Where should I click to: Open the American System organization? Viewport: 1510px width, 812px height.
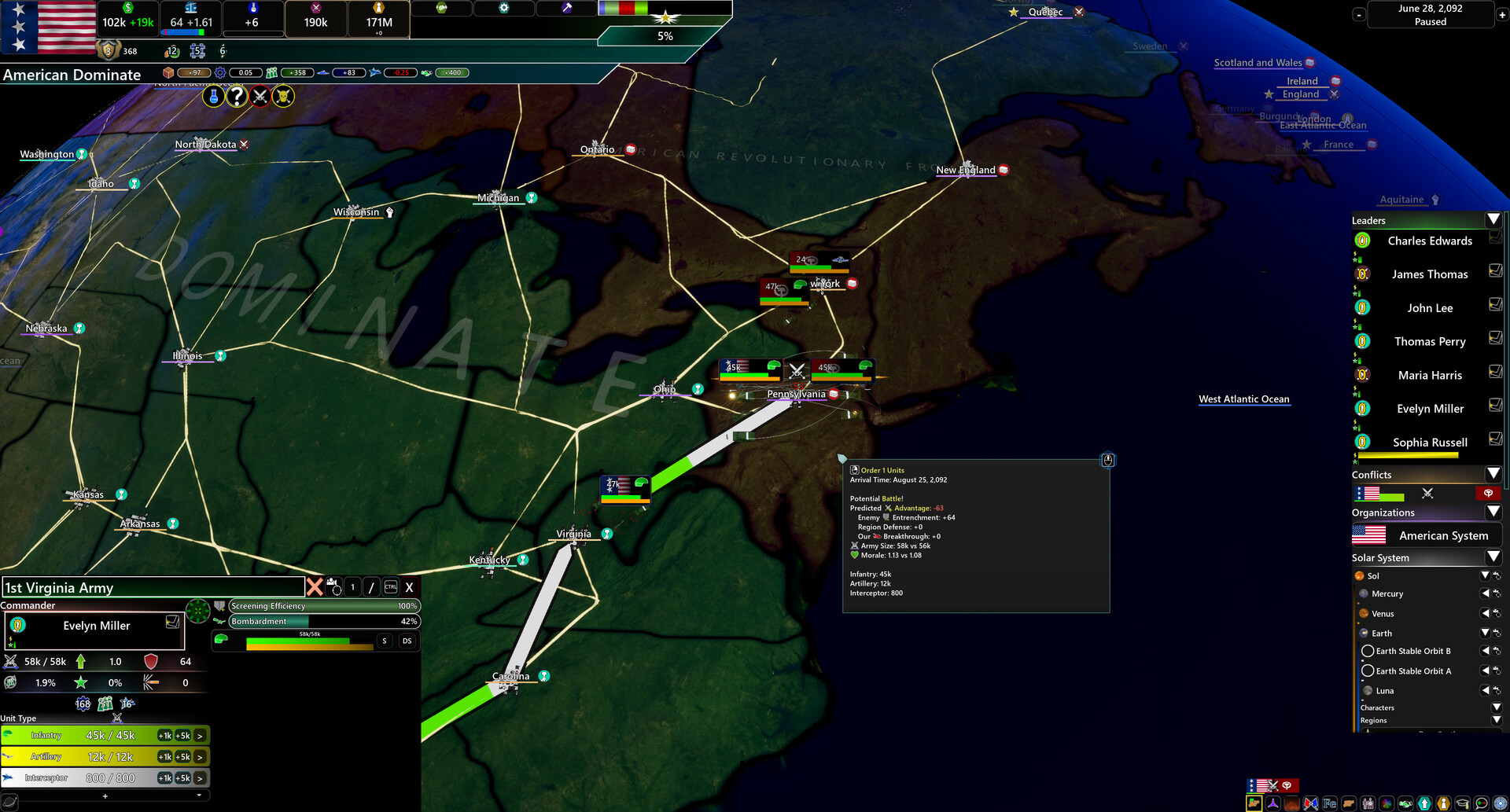1442,536
